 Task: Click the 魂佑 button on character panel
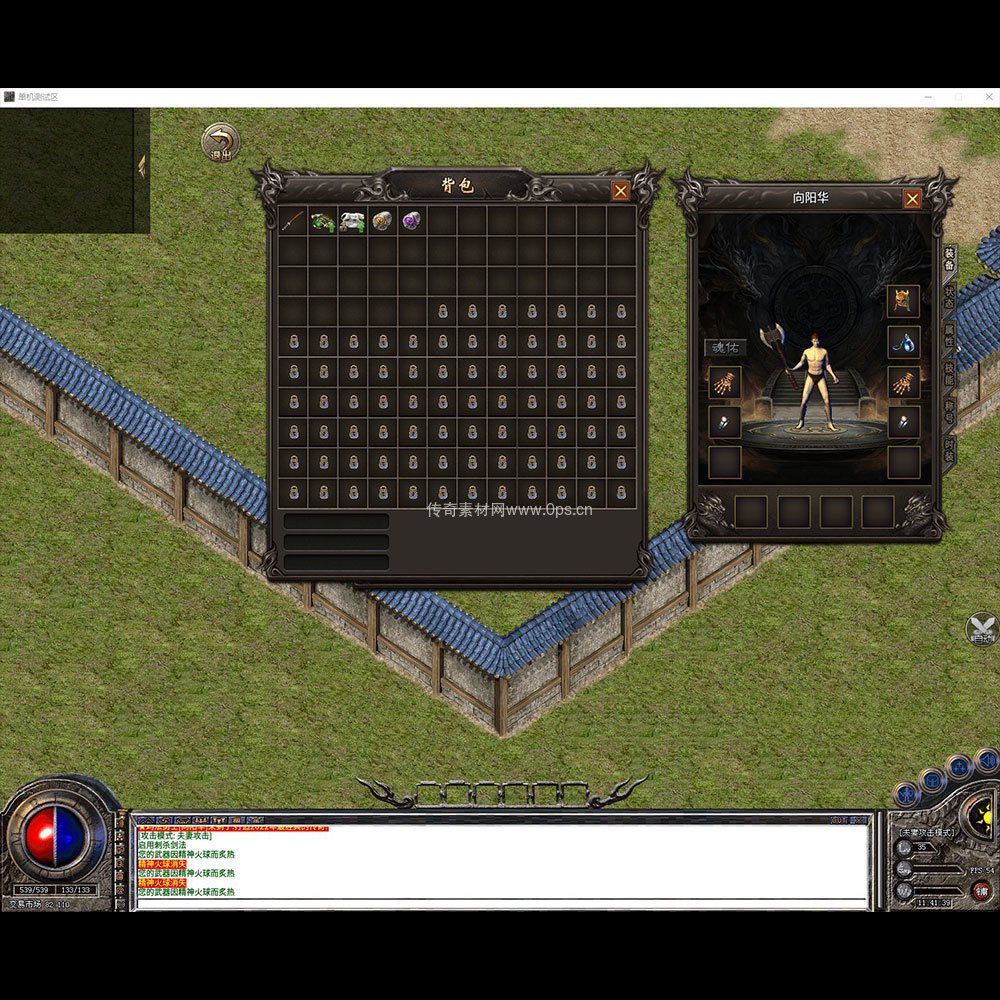725,348
